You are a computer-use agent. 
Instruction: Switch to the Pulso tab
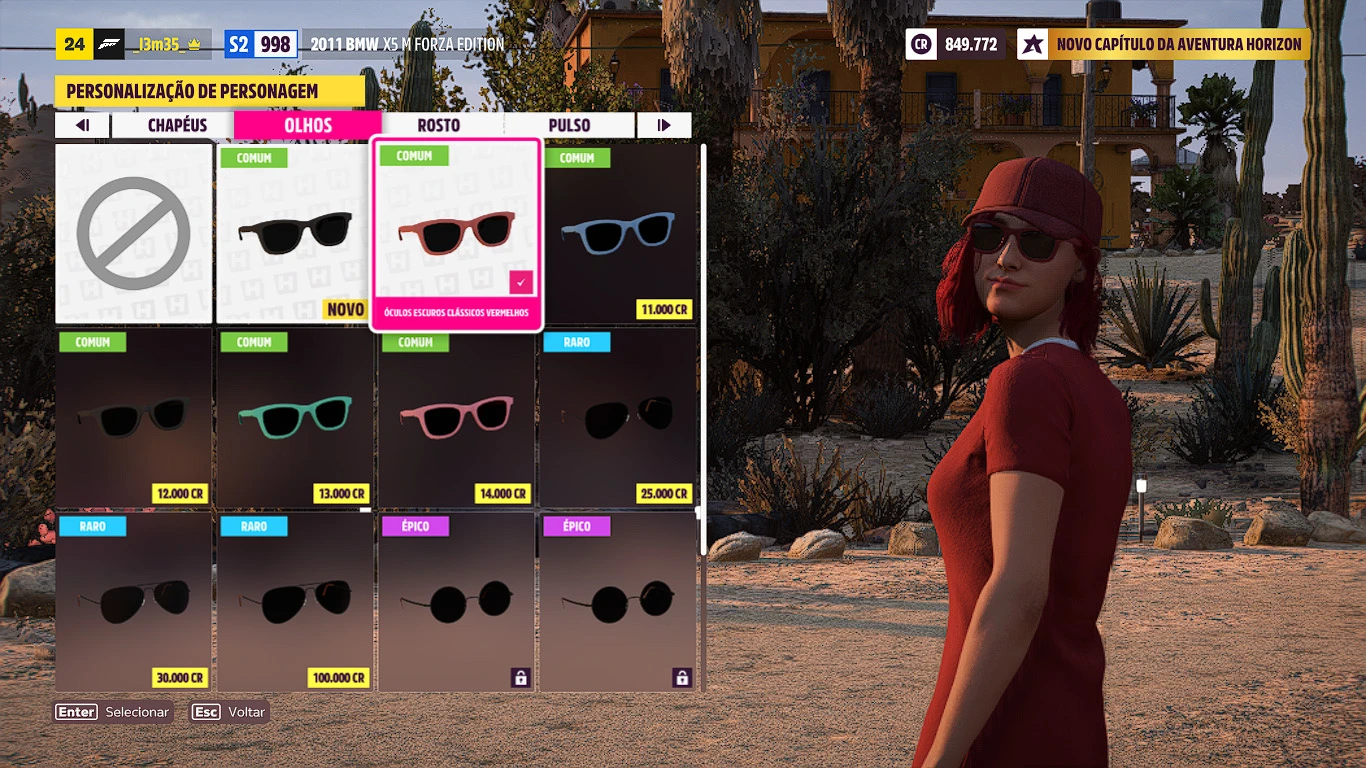(x=569, y=125)
